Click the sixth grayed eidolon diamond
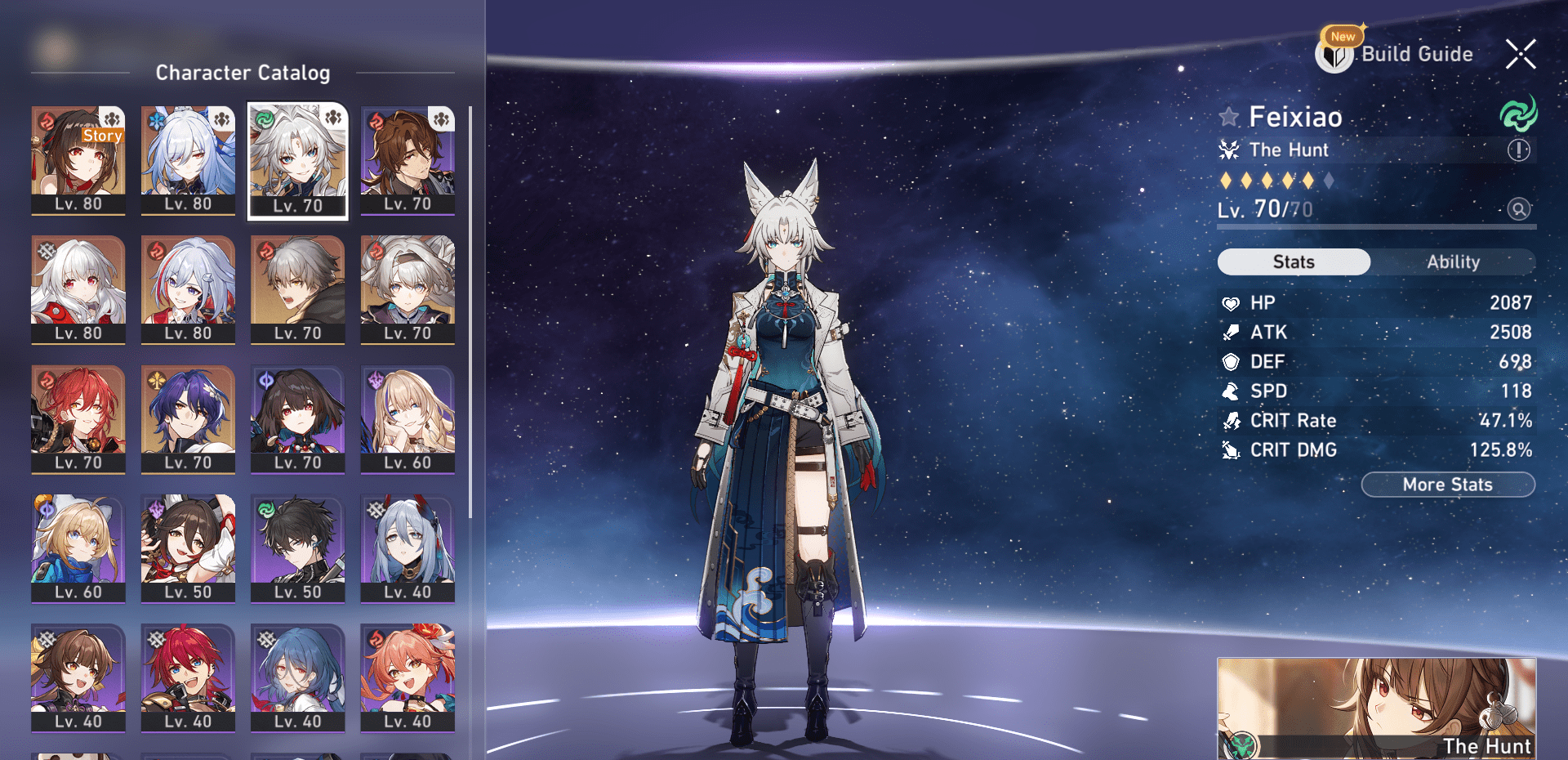Screen dimensions: 1568x760 pos(1330,181)
